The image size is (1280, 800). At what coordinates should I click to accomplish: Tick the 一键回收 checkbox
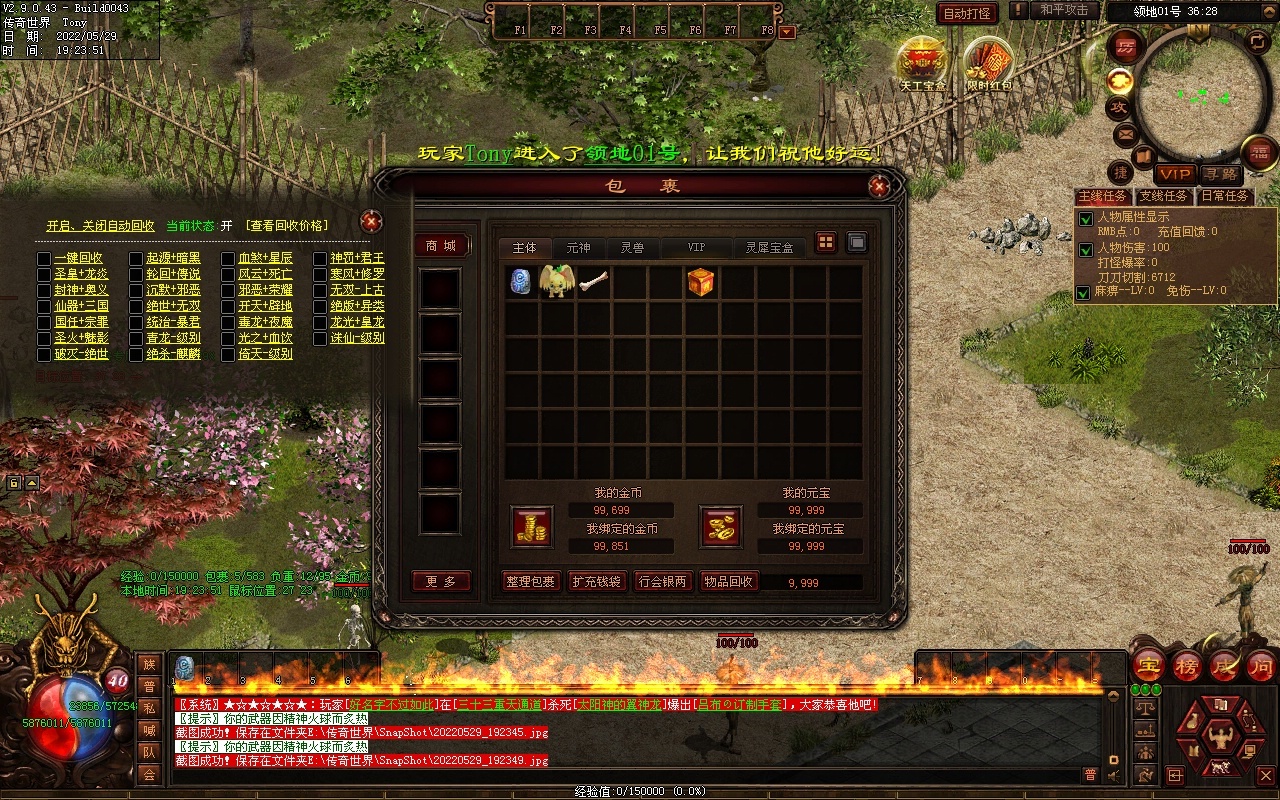click(x=44, y=258)
